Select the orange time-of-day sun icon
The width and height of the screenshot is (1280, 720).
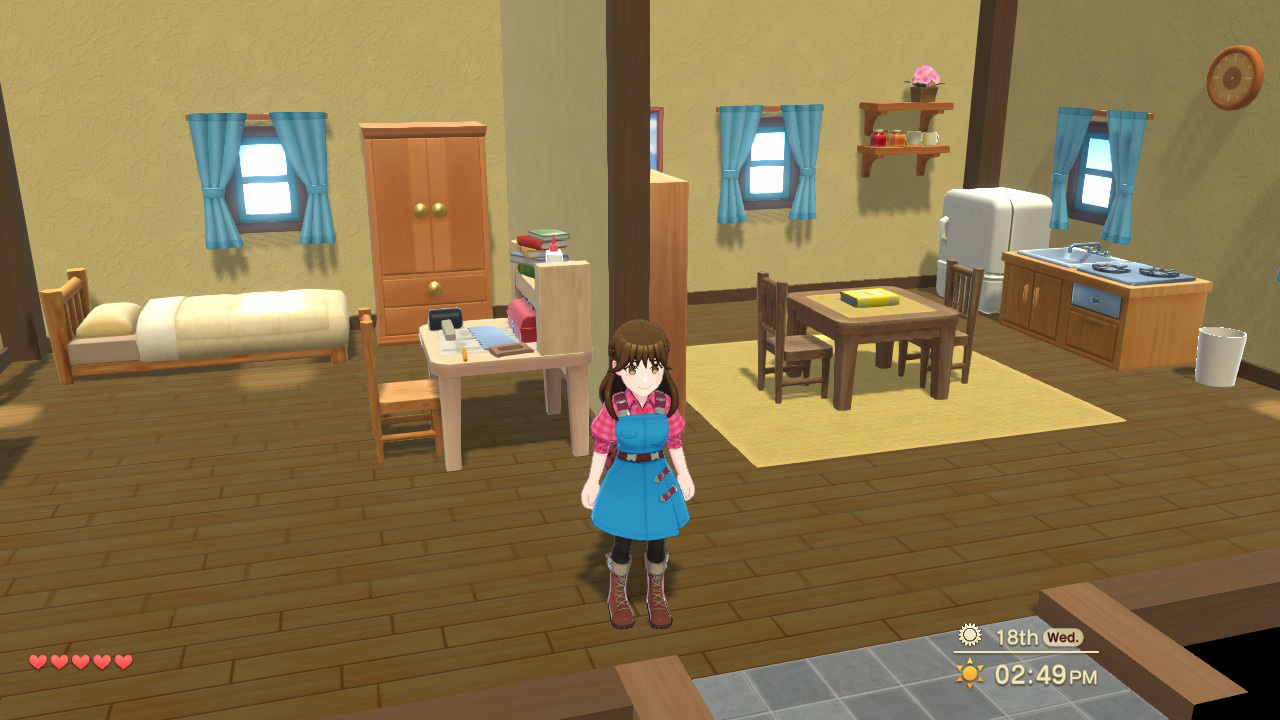coord(969,672)
